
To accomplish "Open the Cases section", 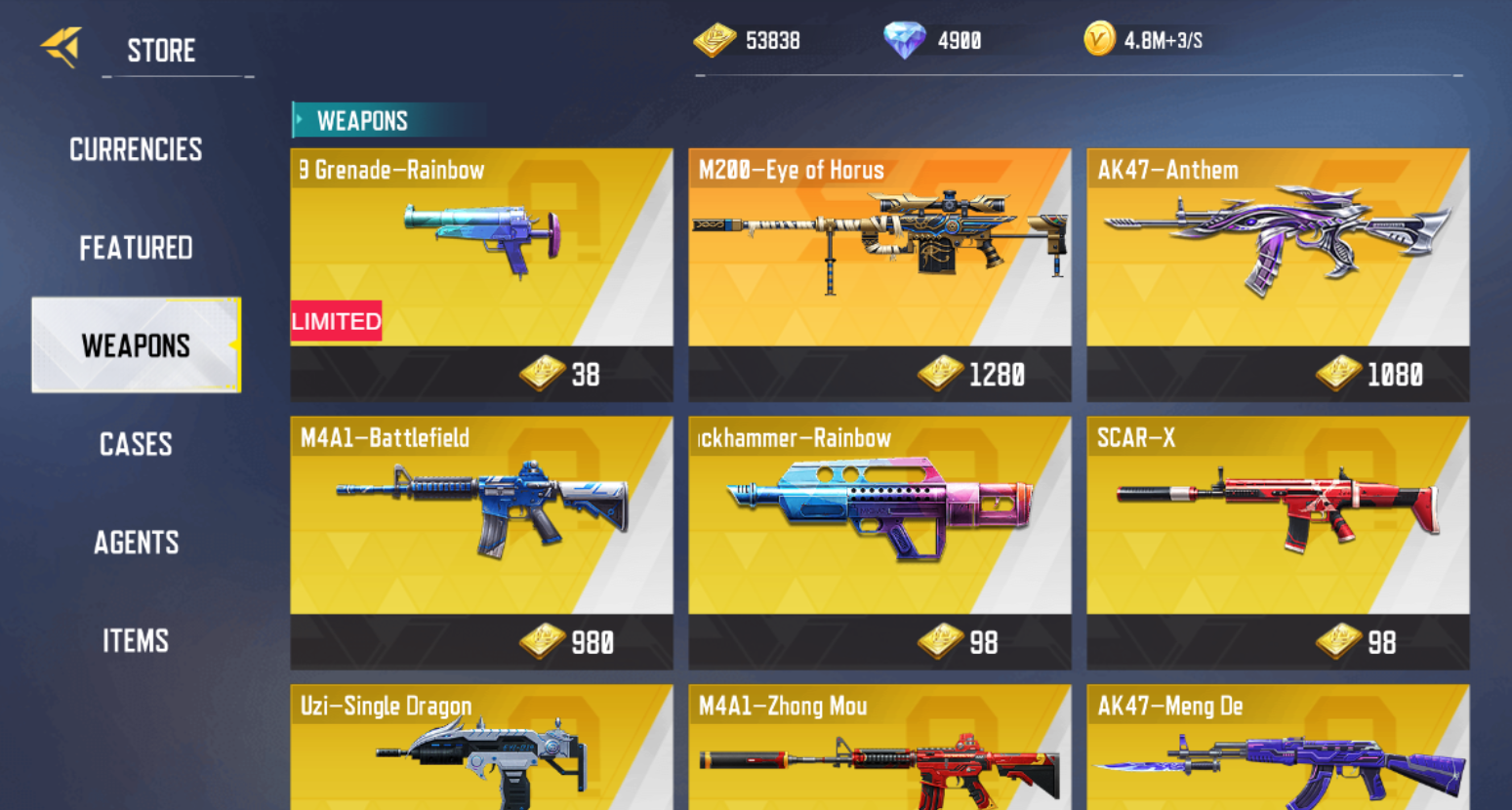I will click(136, 445).
